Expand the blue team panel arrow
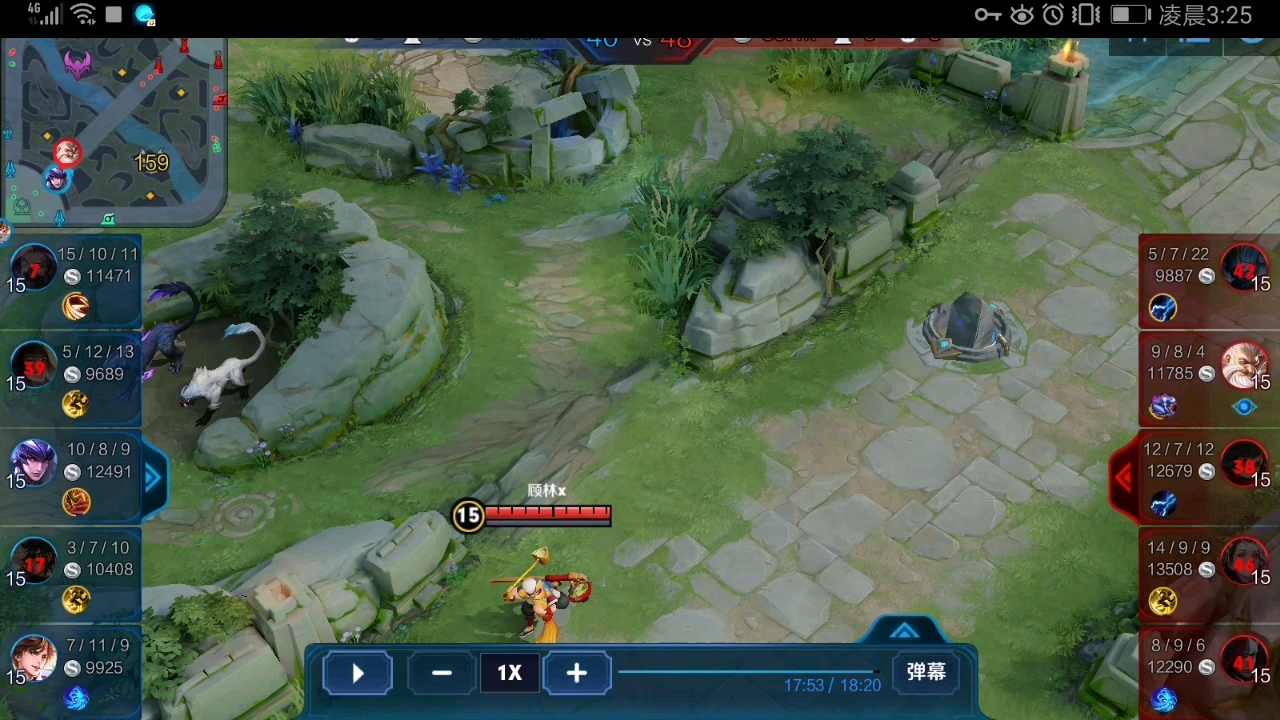1280x720 pixels. point(153,478)
